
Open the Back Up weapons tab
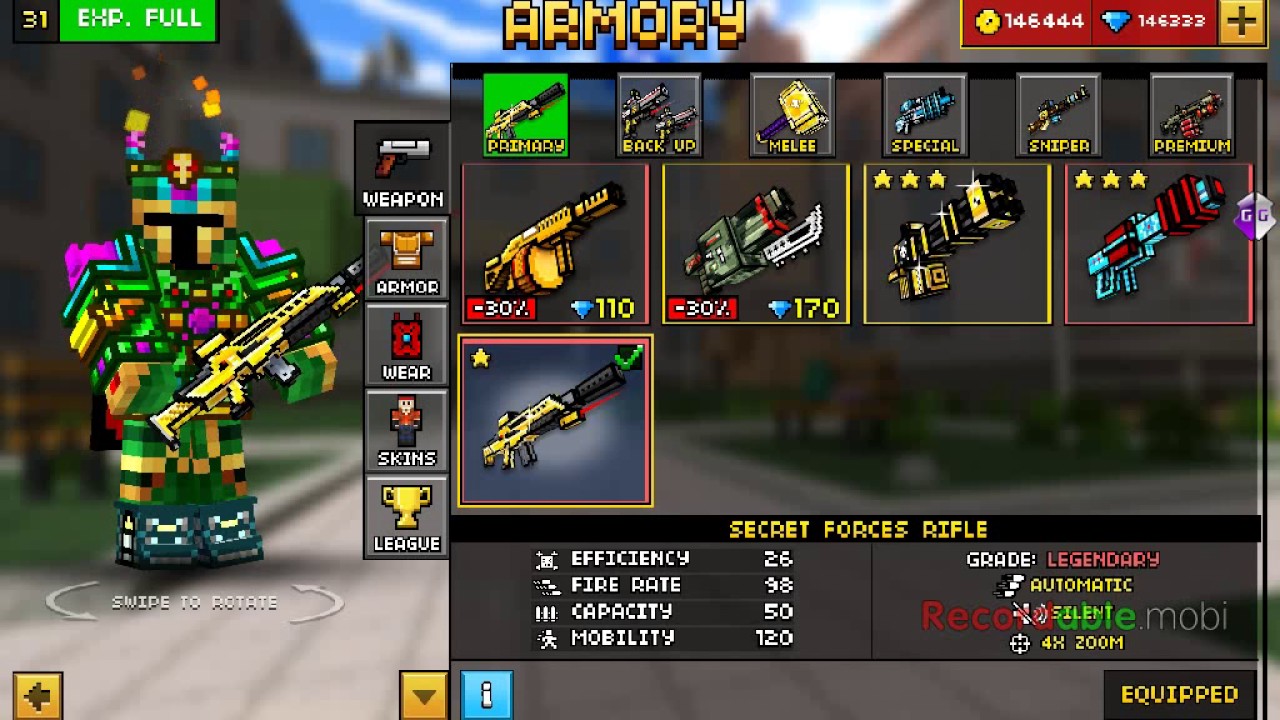point(658,116)
